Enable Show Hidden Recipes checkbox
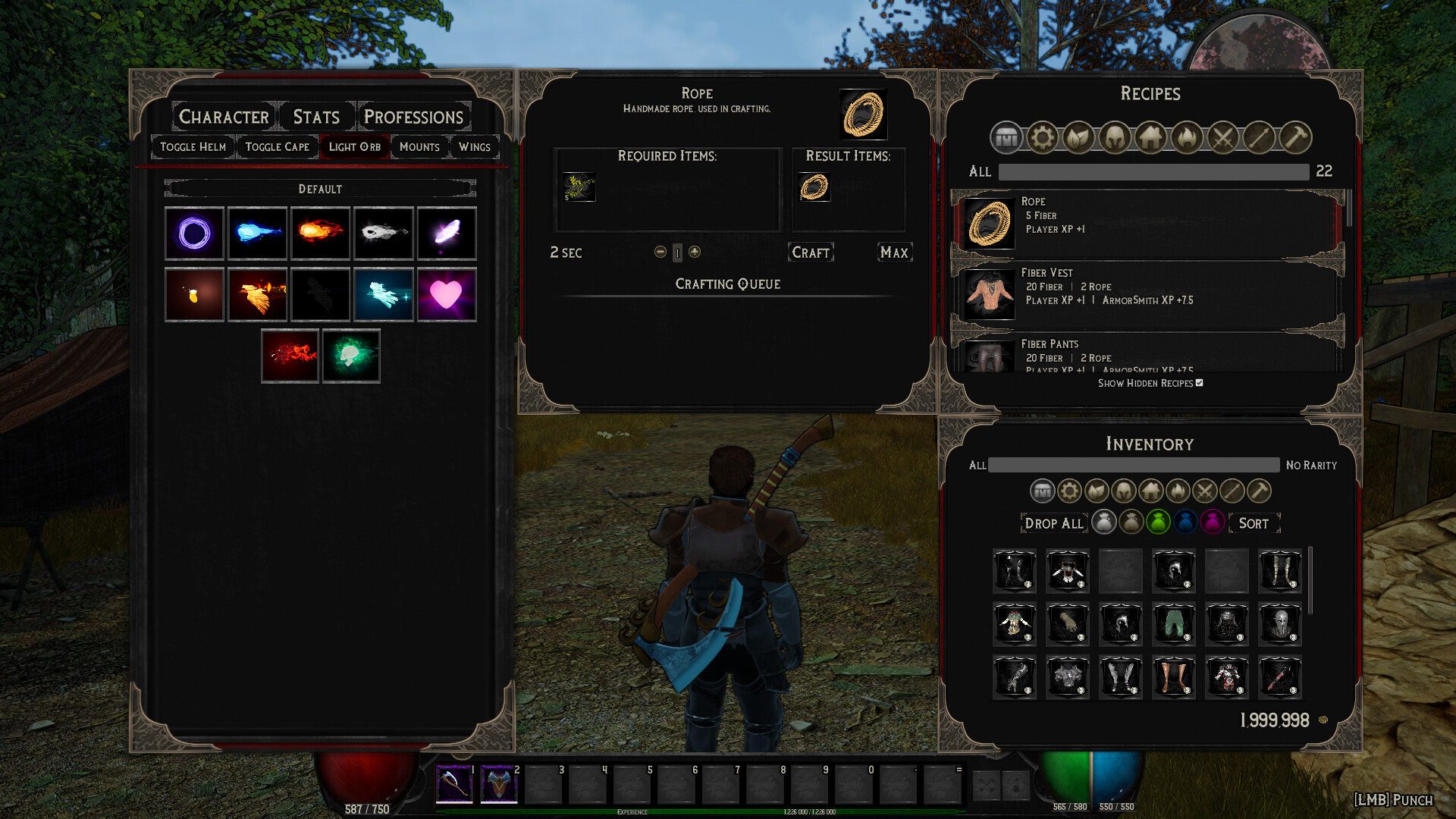The image size is (1456, 819). coord(1198,384)
